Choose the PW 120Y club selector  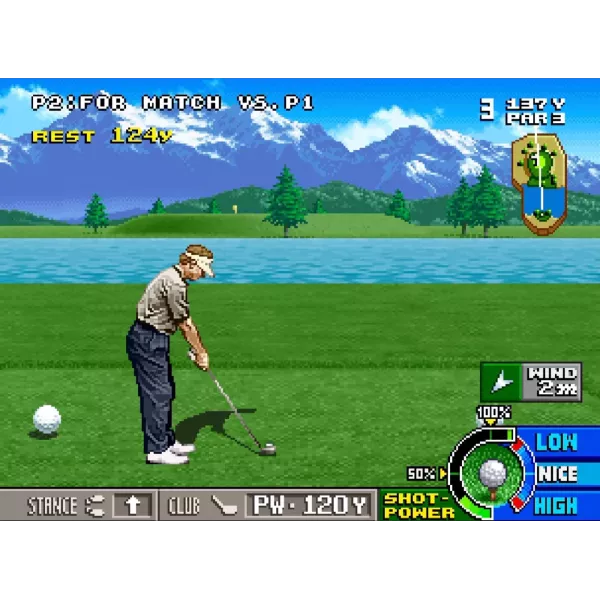point(310,505)
